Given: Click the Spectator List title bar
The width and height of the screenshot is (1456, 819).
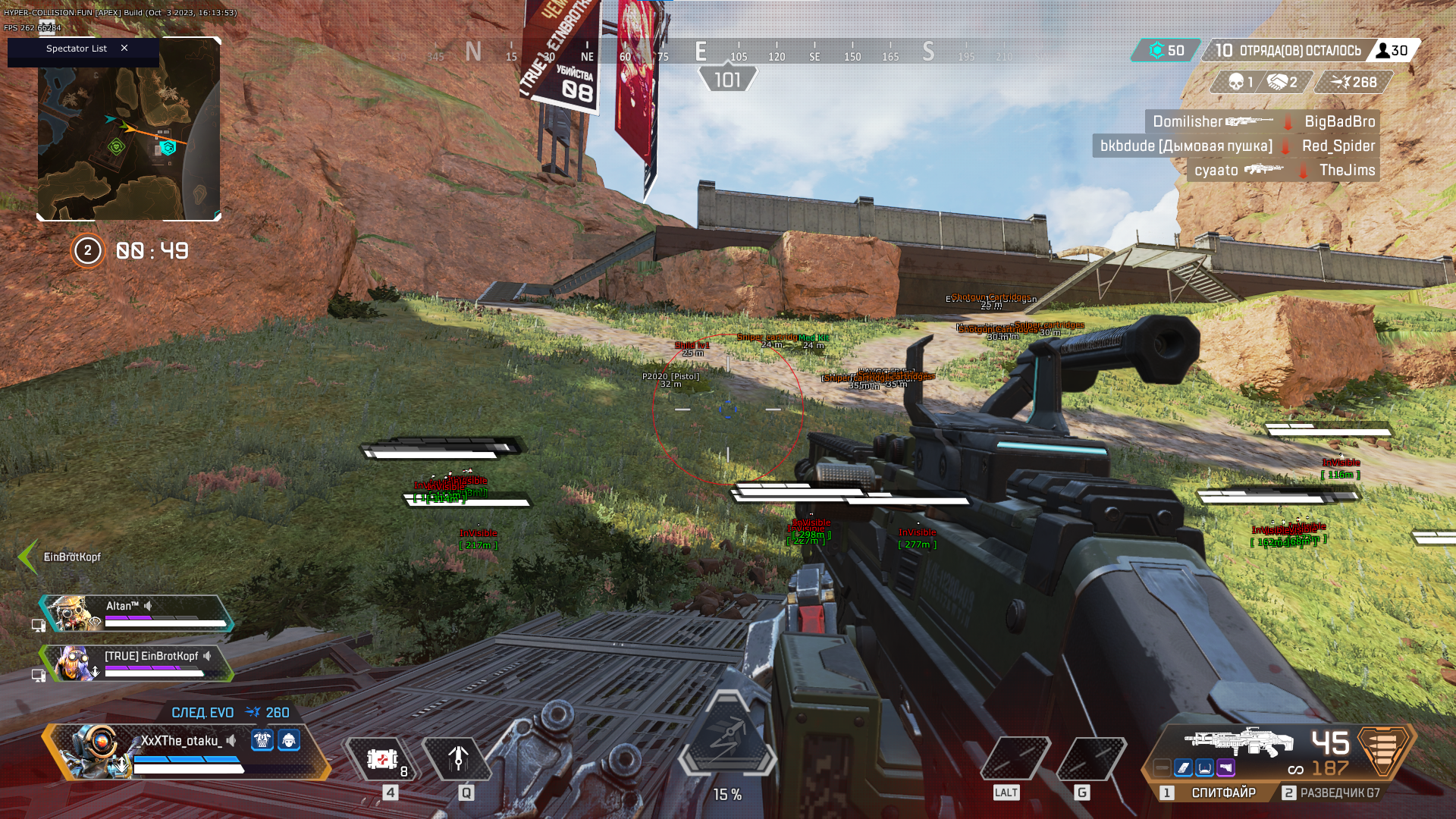Looking at the screenshot, I should point(76,49).
